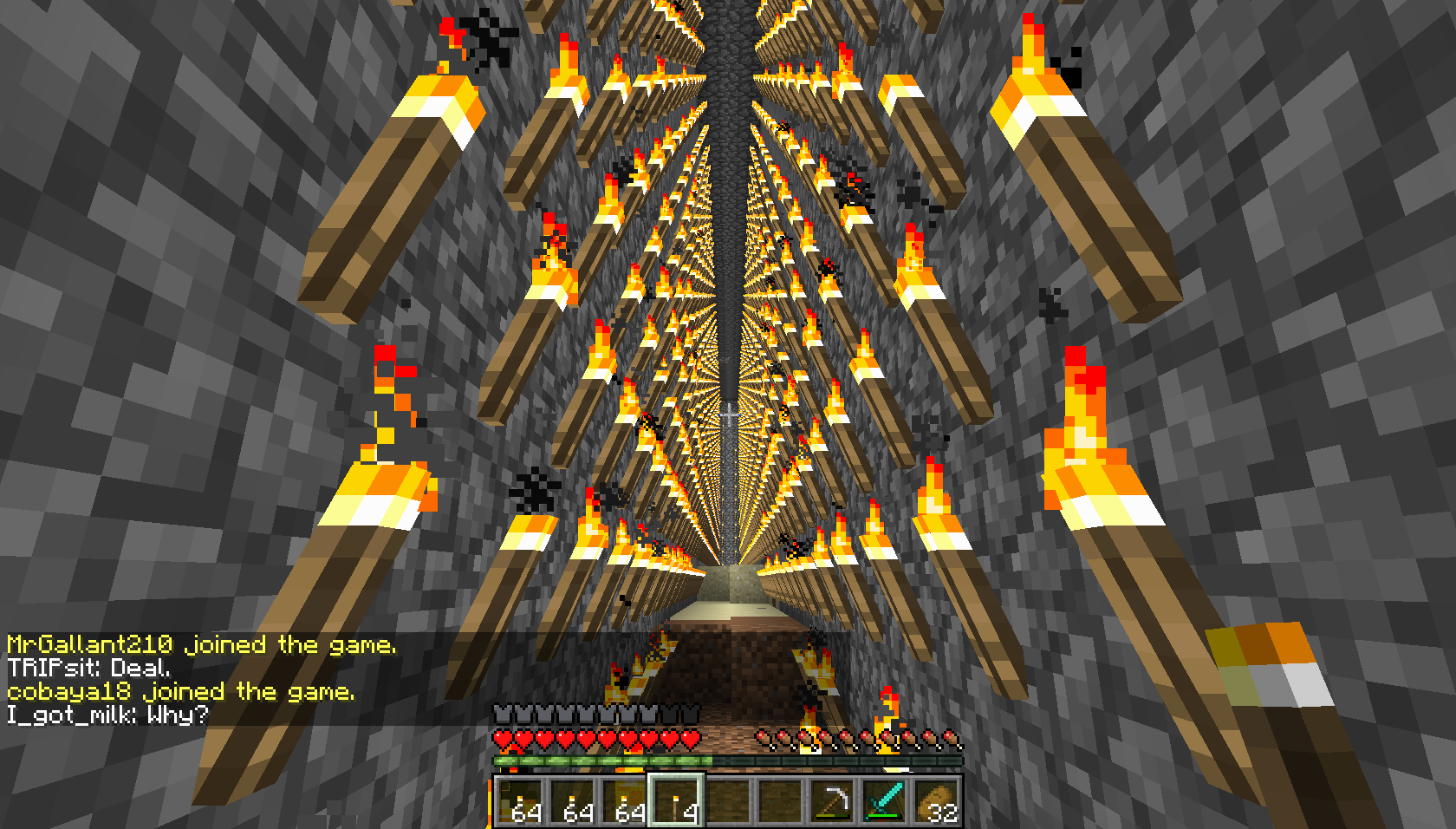Select the first stack of 64 torches
The height and width of the screenshot is (829, 1456).
pos(520,802)
